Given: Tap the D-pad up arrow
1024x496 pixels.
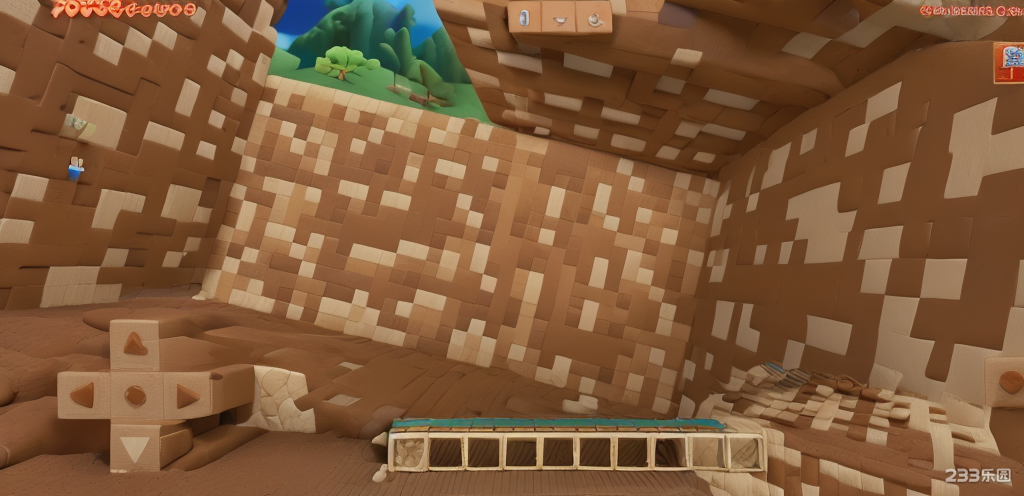Looking at the screenshot, I should pos(134,344).
